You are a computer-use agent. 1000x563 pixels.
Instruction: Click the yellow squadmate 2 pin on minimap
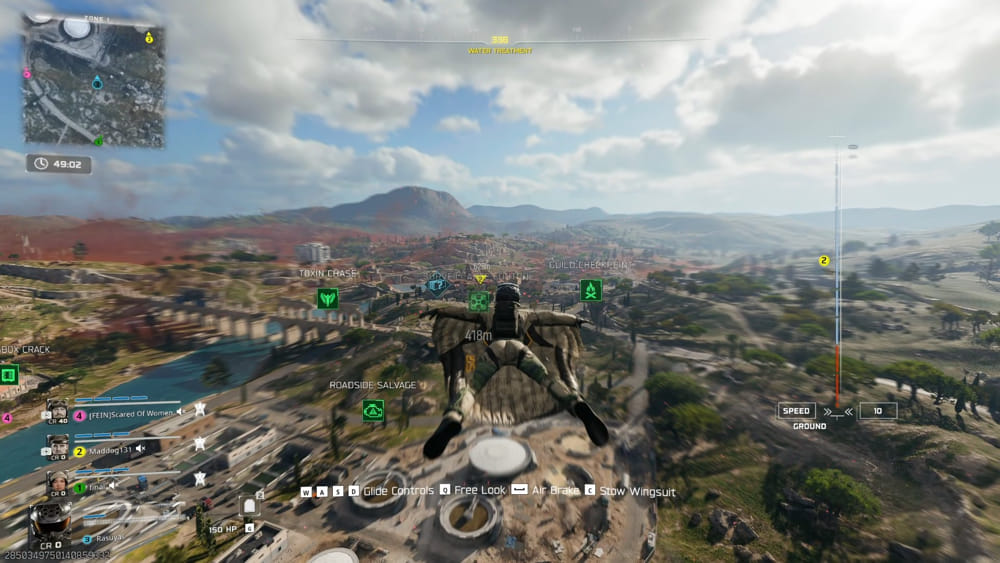tap(149, 38)
